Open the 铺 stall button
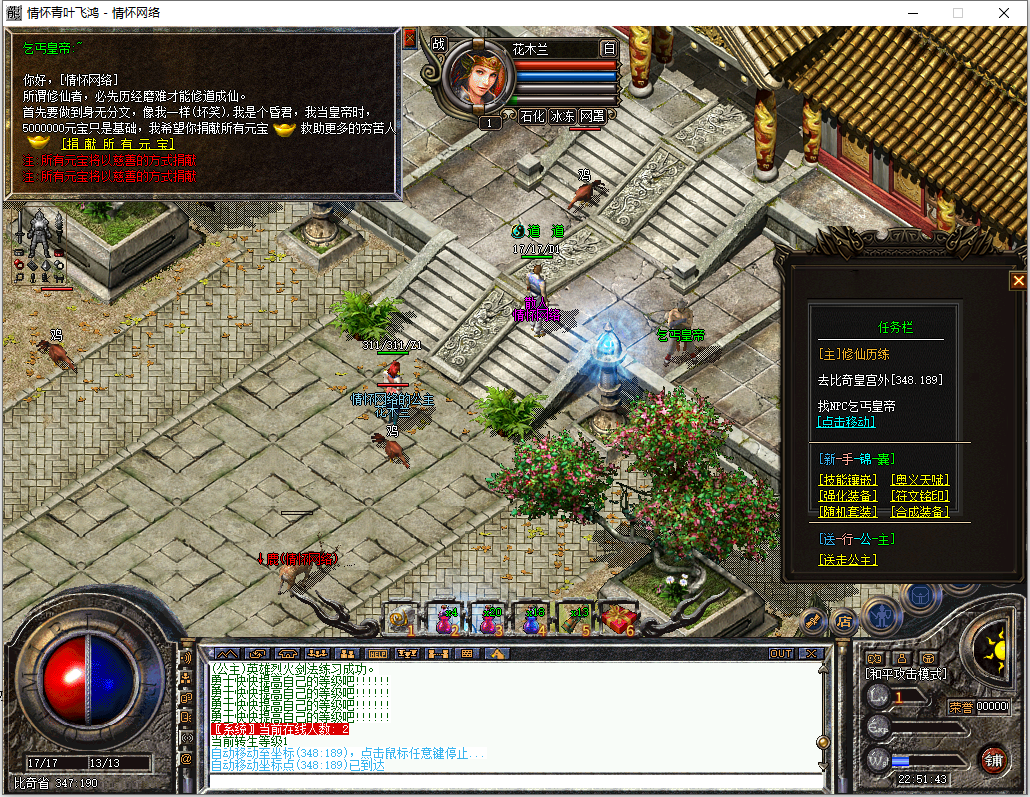Screen dimensions: 1030x797 click(x=993, y=760)
